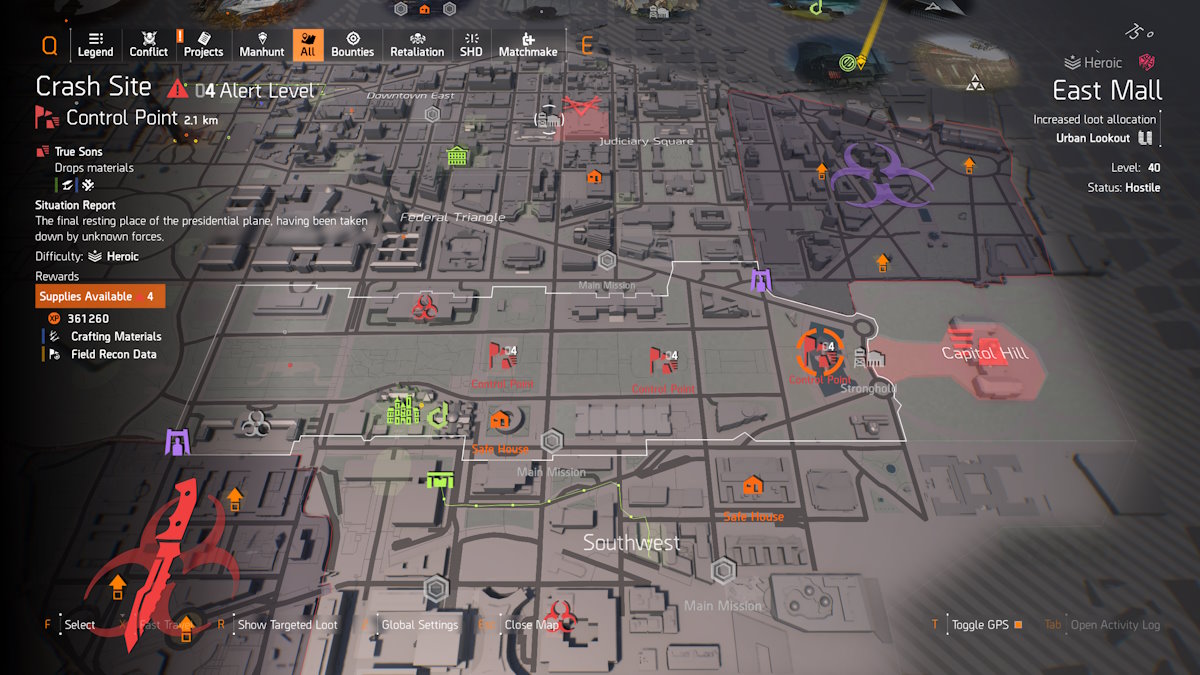Show the All activities tab
This screenshot has width=1200, height=675.
click(308, 44)
